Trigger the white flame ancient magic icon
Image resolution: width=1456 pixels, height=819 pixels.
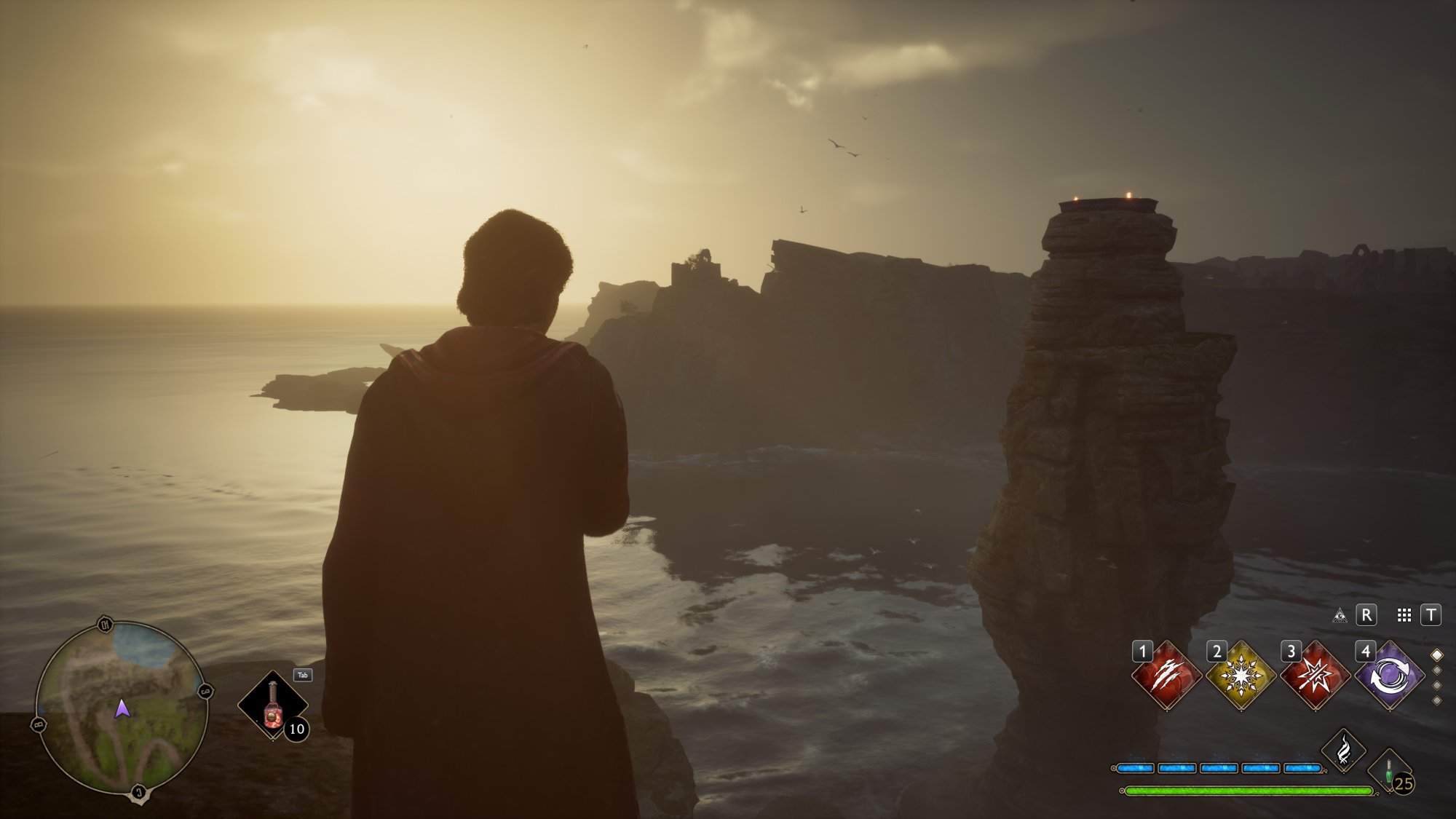[1343, 749]
